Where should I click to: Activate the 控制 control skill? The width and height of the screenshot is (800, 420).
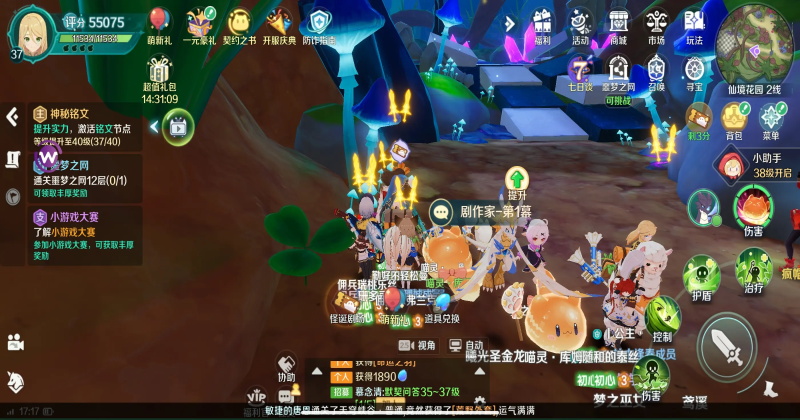pos(662,316)
